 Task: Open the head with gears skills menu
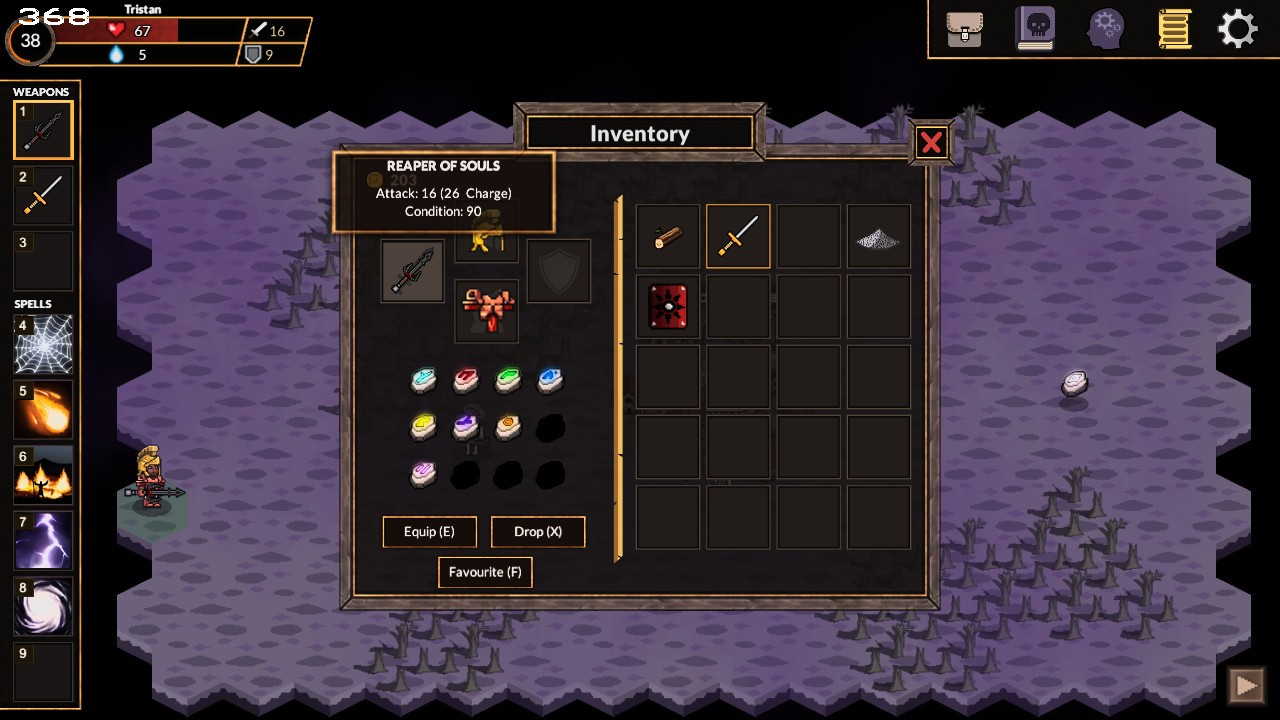[x=1106, y=29]
